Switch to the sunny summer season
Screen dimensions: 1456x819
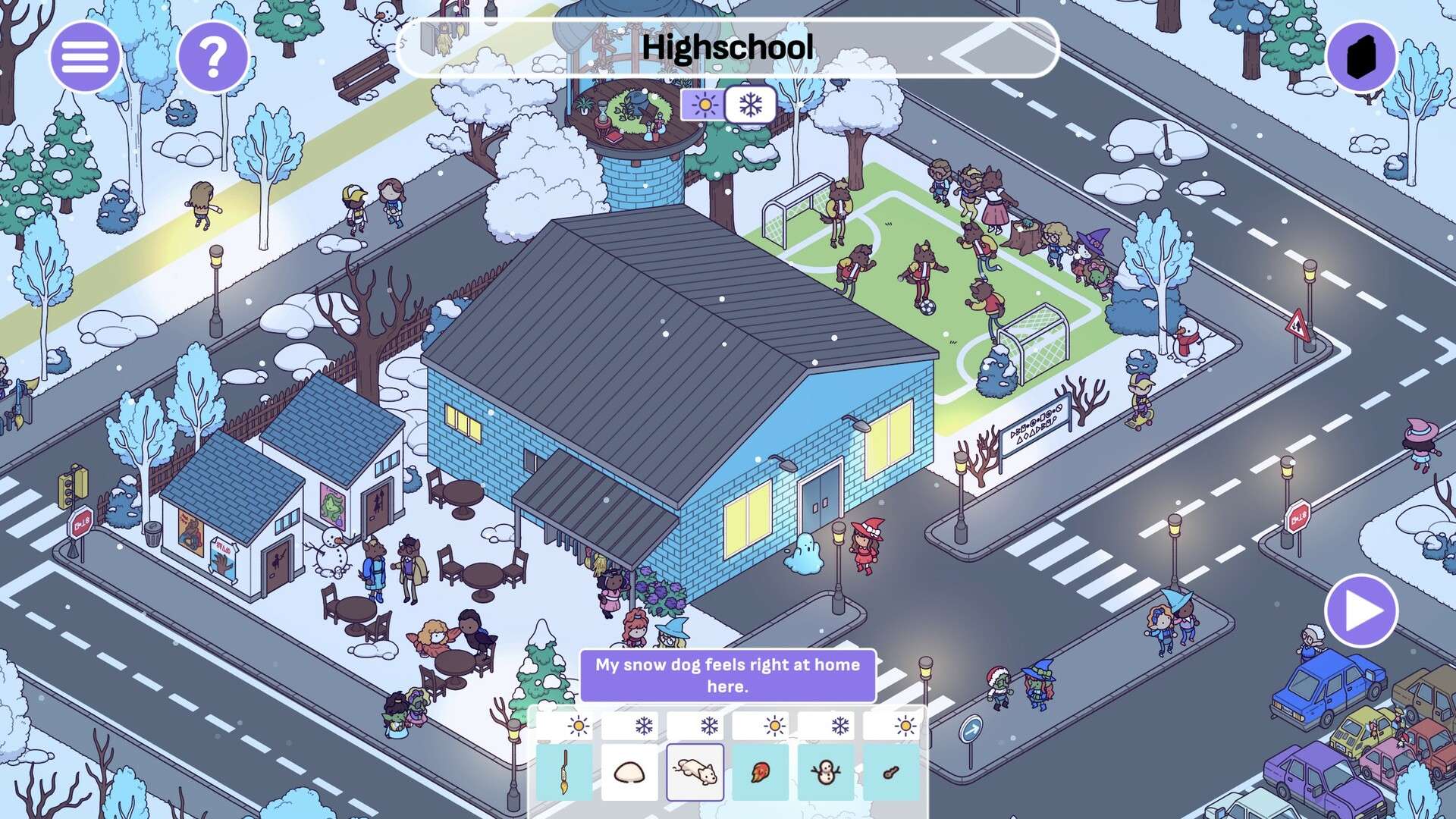[x=704, y=105]
